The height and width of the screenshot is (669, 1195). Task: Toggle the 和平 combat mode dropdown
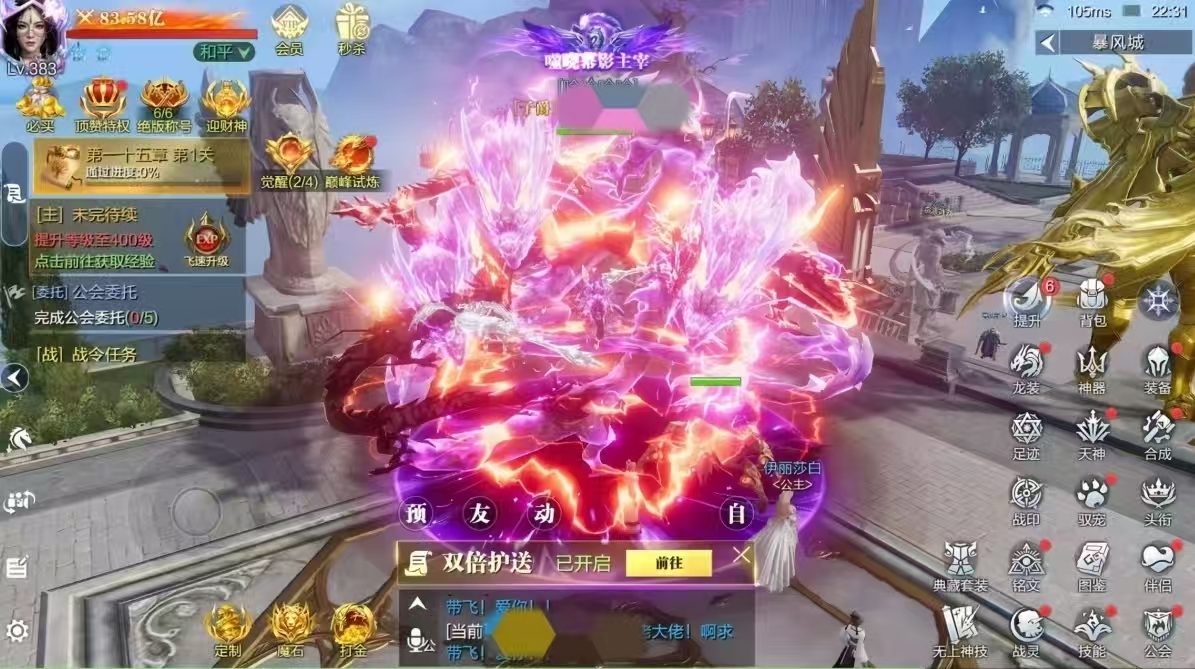pyautogui.click(x=224, y=51)
